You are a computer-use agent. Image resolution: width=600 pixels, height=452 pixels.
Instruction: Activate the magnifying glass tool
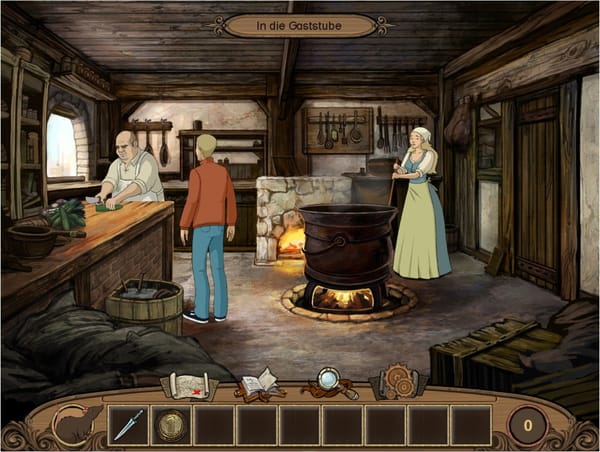pyautogui.click(x=328, y=382)
